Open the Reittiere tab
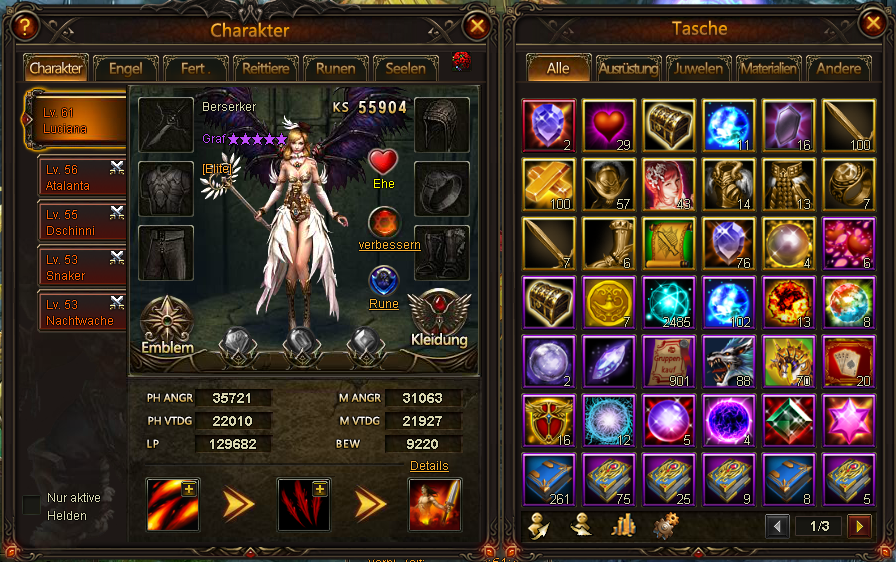Screen dimensions: 896x562 coord(266,69)
